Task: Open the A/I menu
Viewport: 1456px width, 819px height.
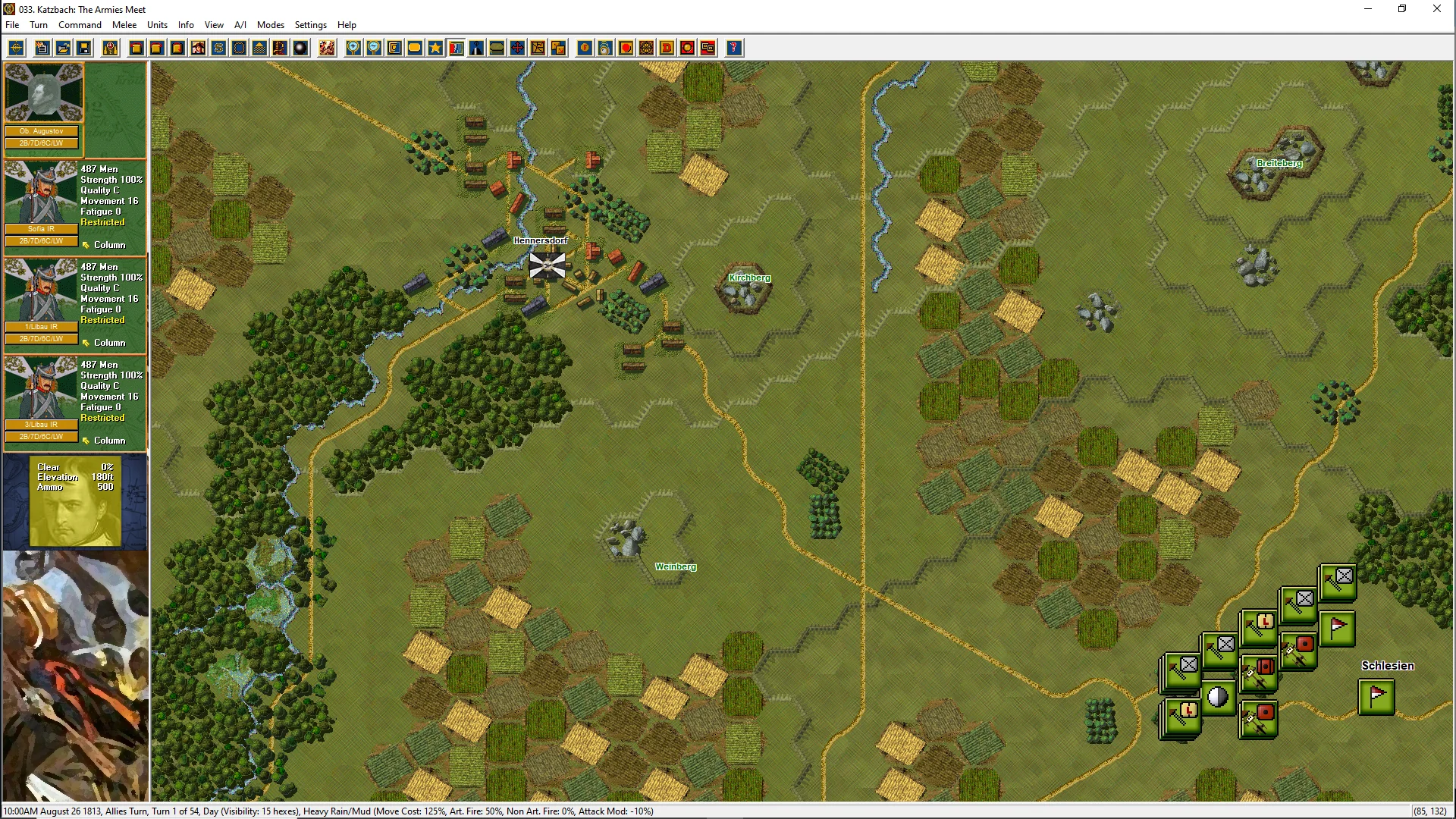Action: [240, 25]
